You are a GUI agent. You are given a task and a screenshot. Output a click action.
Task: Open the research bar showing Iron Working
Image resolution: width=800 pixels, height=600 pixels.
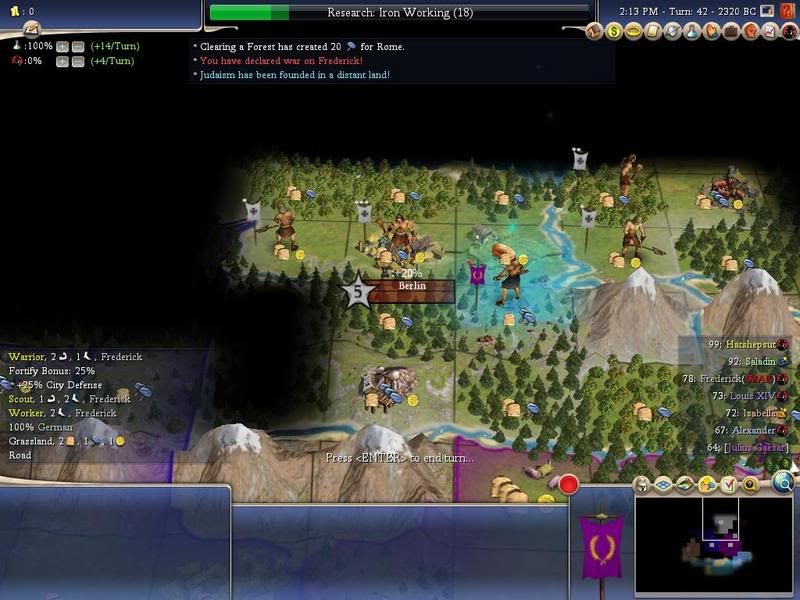click(399, 13)
